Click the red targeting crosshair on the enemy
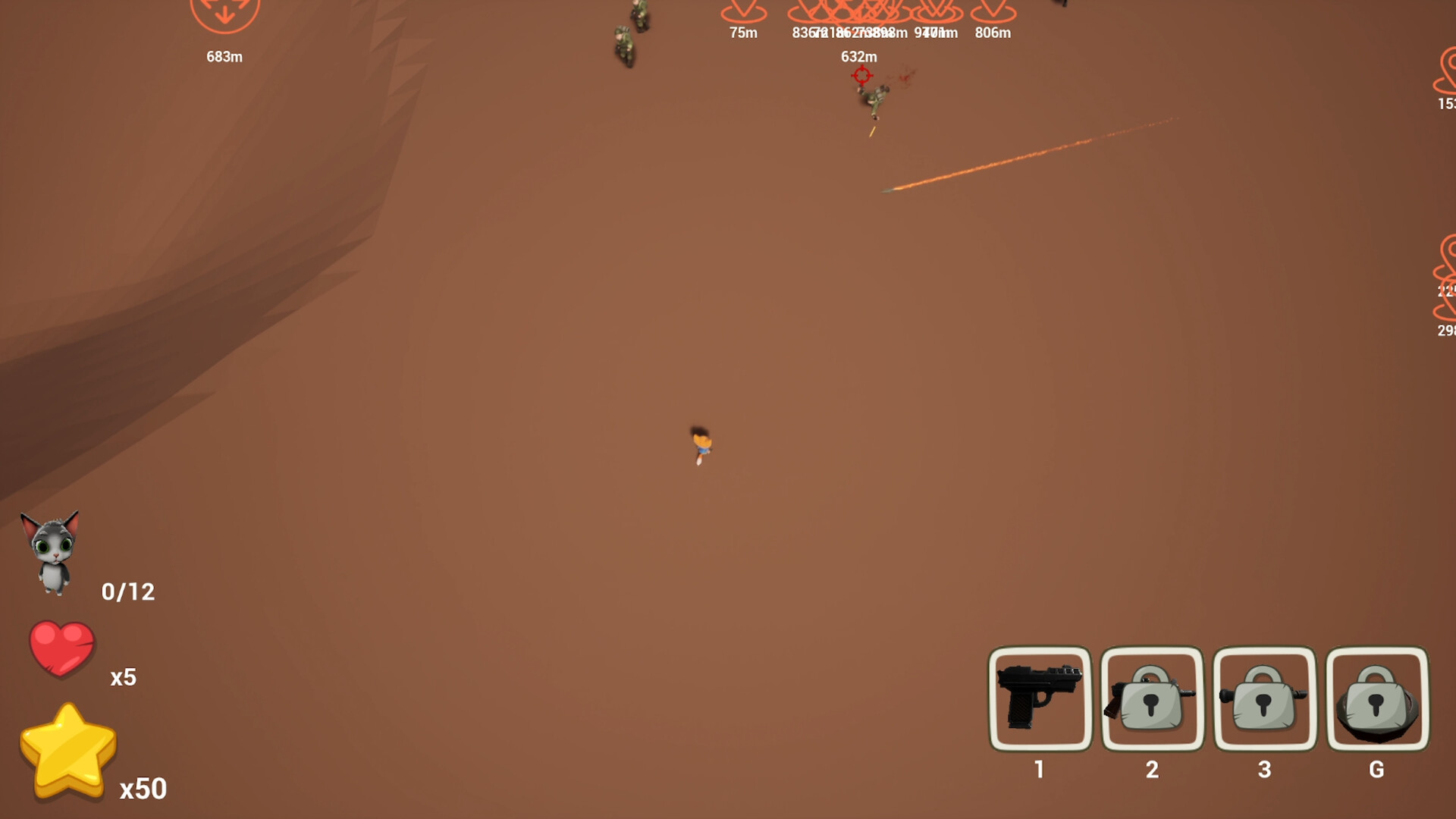Image resolution: width=1456 pixels, height=819 pixels. click(x=861, y=75)
